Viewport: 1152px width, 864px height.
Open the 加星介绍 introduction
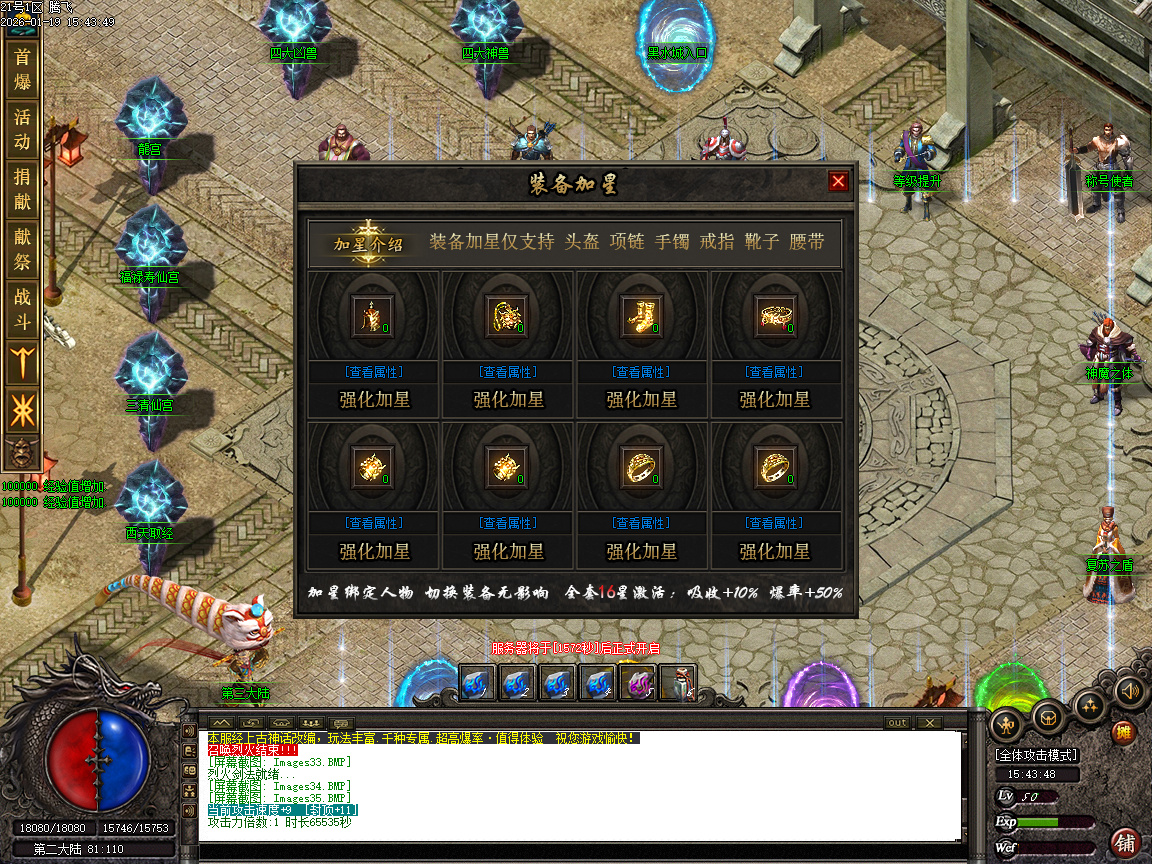click(x=368, y=243)
